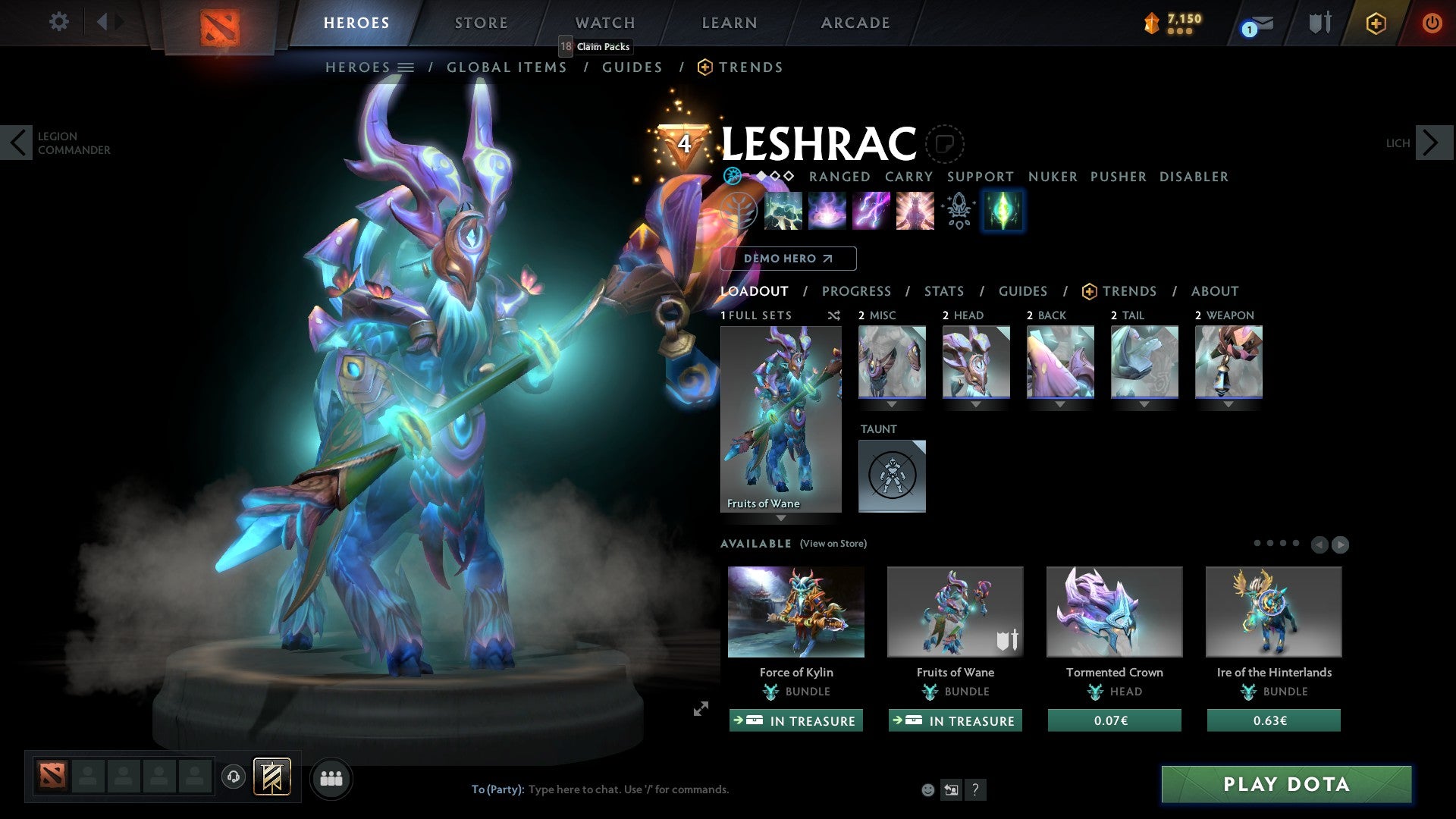The width and height of the screenshot is (1456, 819).
Task: Click the Aghanim's Scepter upgrade icon
Action: coord(958,211)
